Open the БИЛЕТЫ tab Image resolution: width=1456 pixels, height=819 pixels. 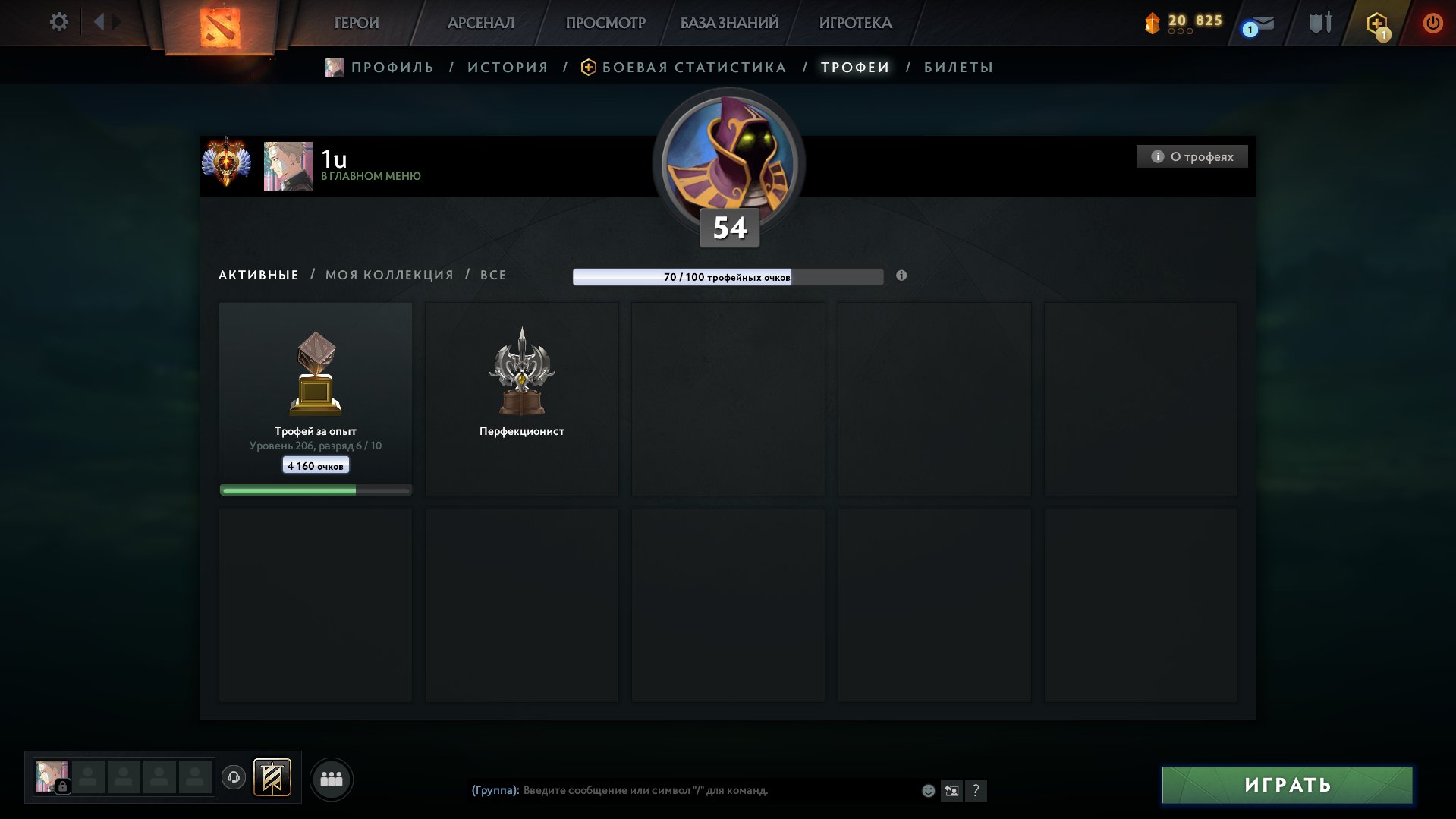(958, 67)
